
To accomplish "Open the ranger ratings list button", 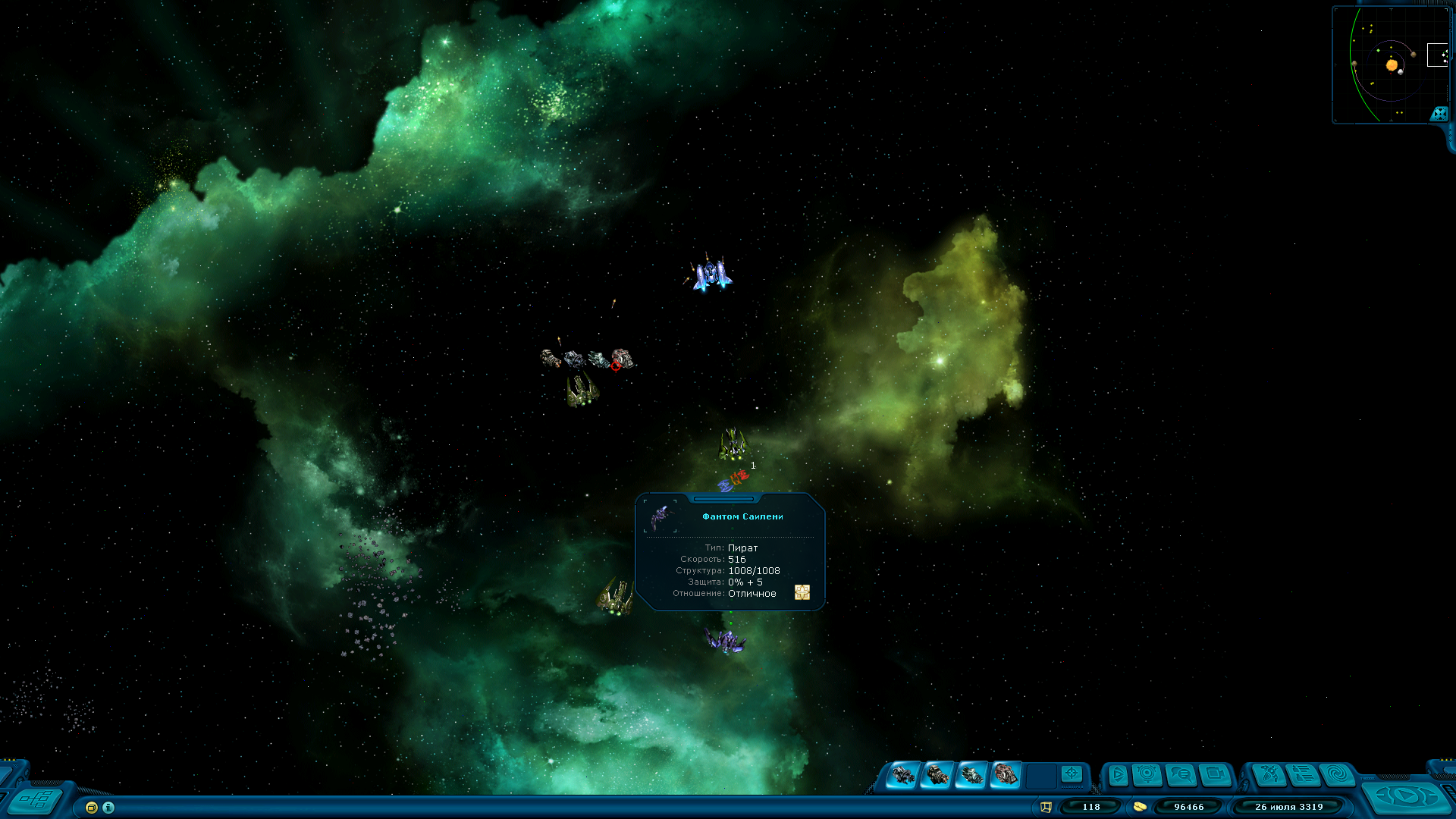I will point(1304,775).
